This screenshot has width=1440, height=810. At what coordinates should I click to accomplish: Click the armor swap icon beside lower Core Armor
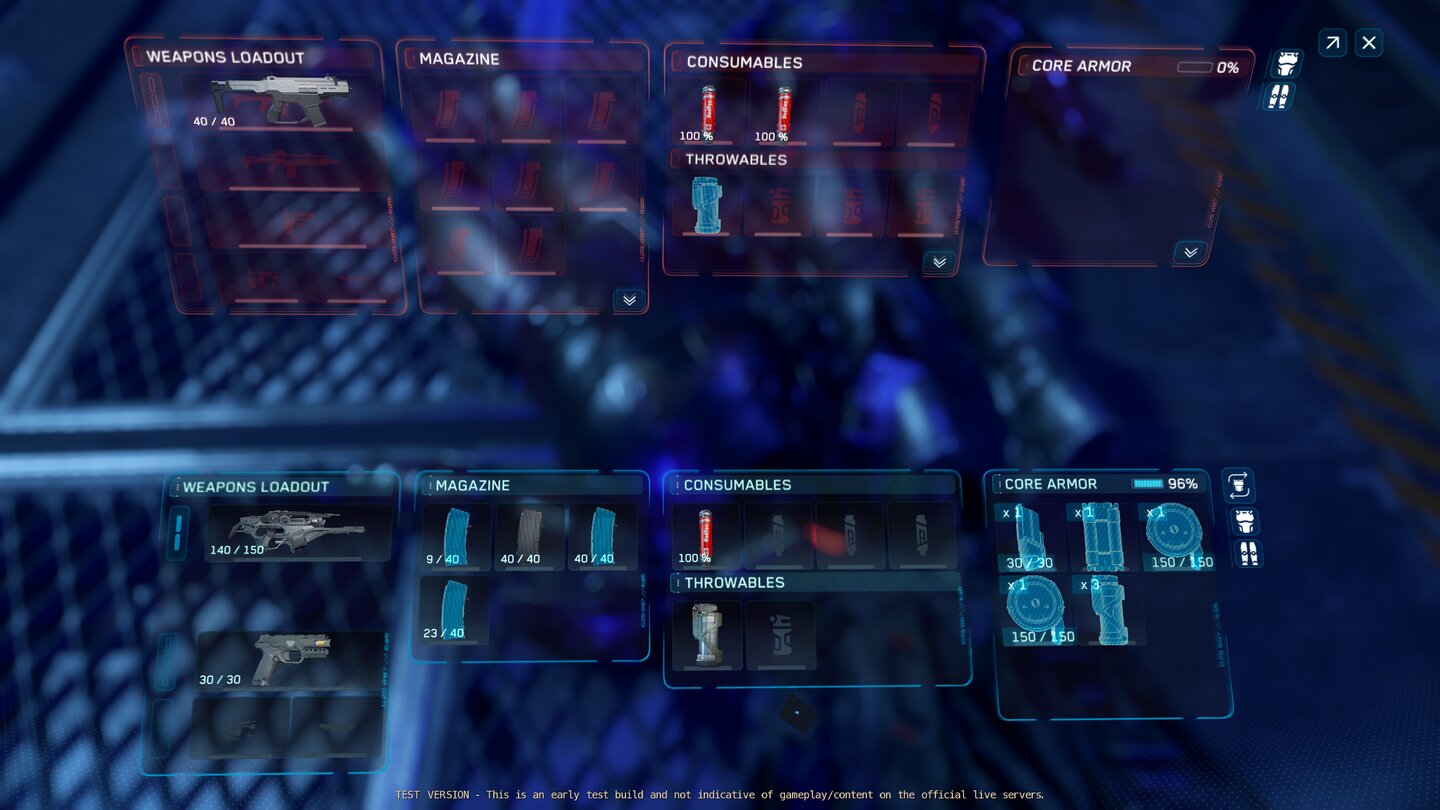(x=1238, y=487)
